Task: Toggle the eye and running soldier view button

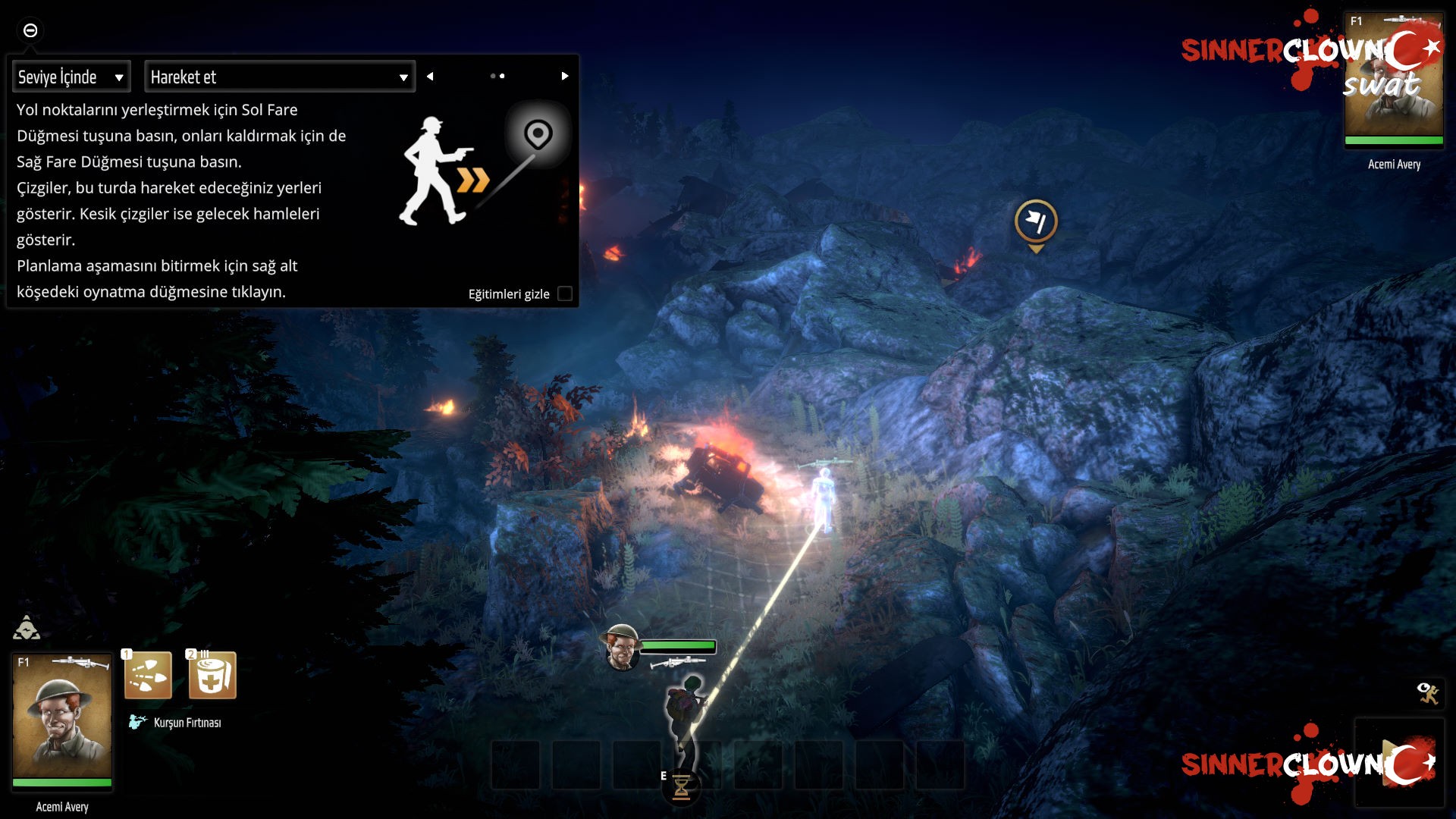Action: point(1428,692)
